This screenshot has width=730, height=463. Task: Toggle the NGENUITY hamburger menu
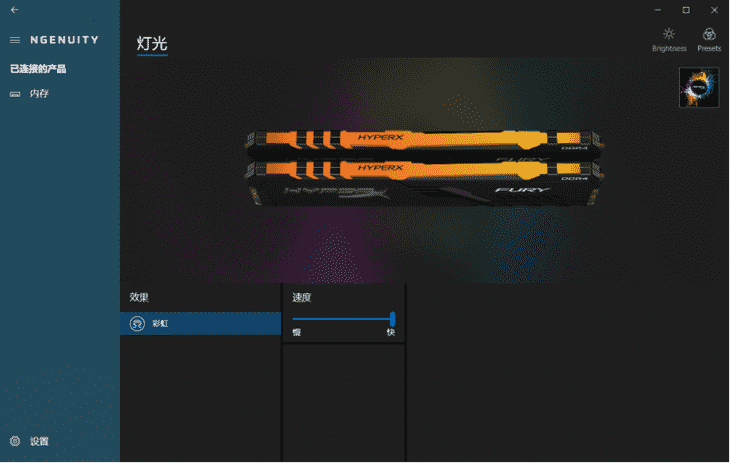tap(15, 40)
